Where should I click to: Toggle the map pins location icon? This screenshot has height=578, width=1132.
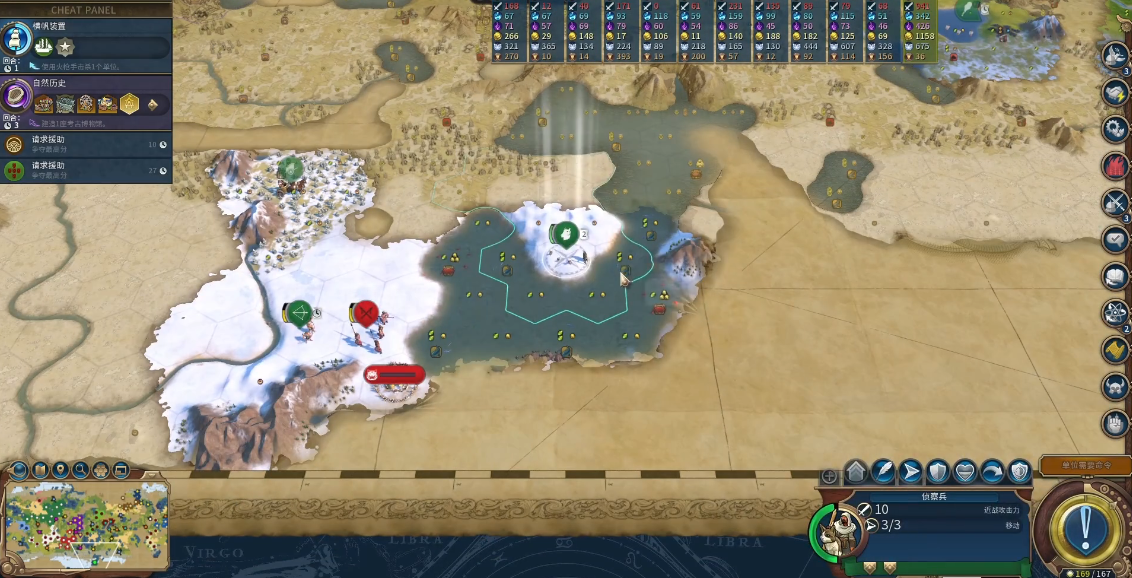pos(60,469)
